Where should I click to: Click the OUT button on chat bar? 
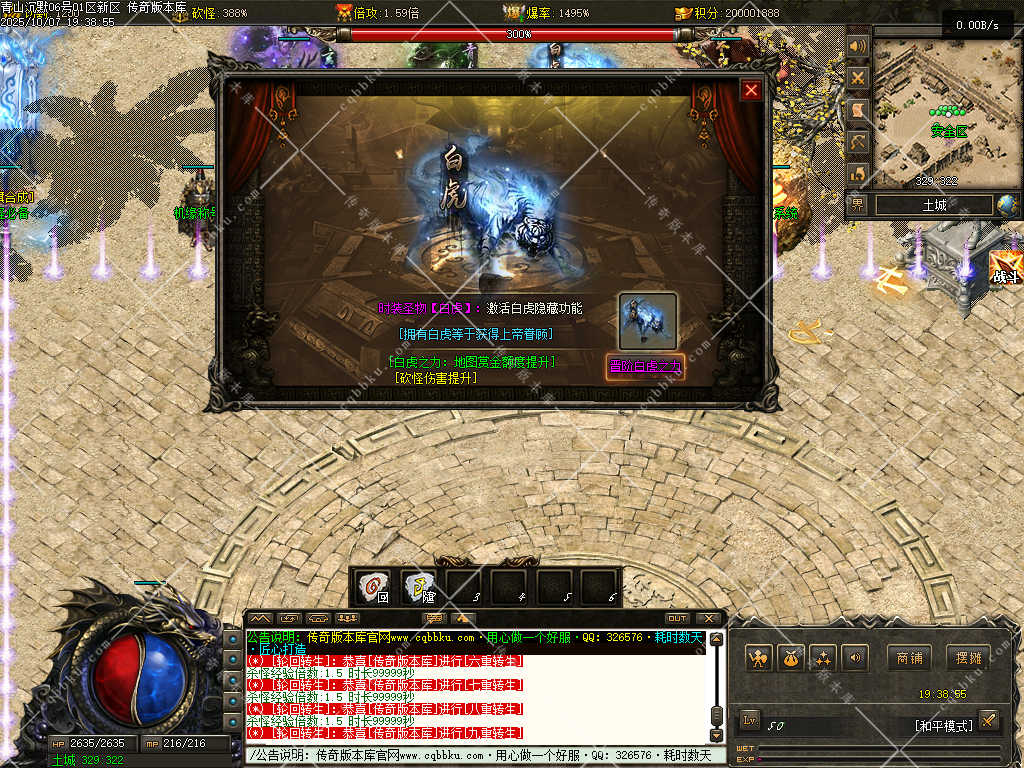coord(677,618)
